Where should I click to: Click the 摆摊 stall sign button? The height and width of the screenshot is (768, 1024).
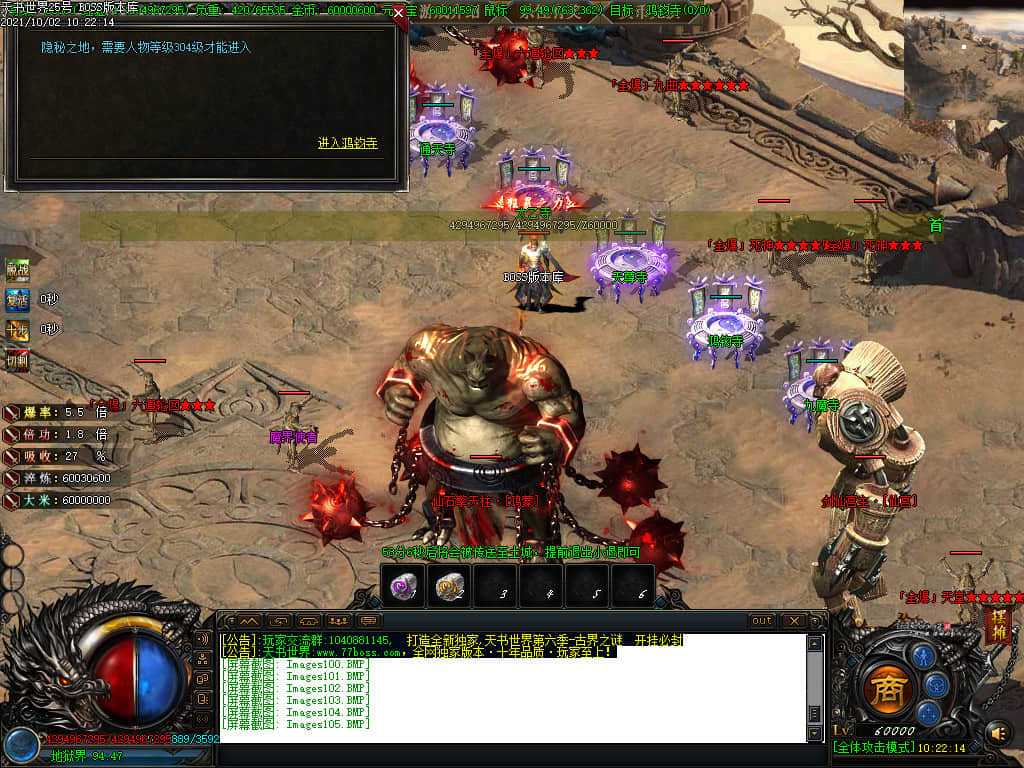pyautogui.click(x=997, y=624)
